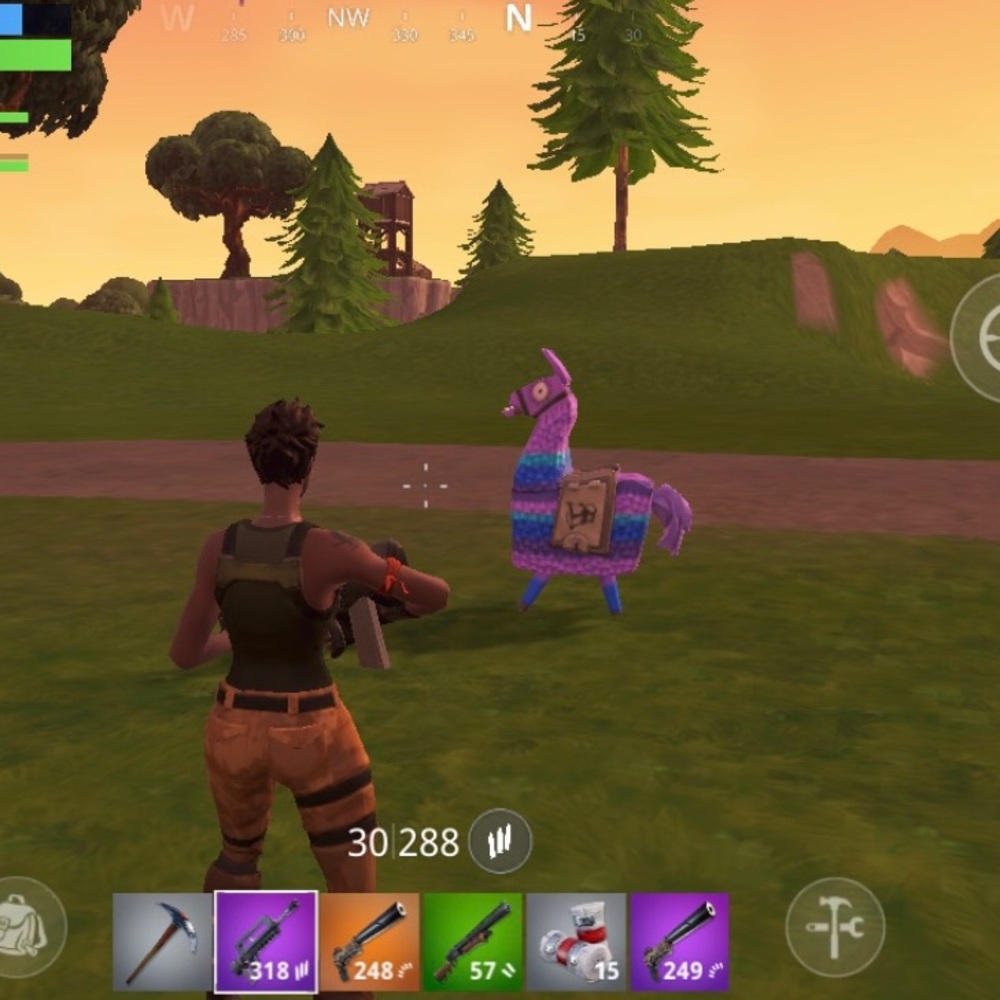
Task: Select the pickaxe slot in the hotbar
Action: pos(162,942)
